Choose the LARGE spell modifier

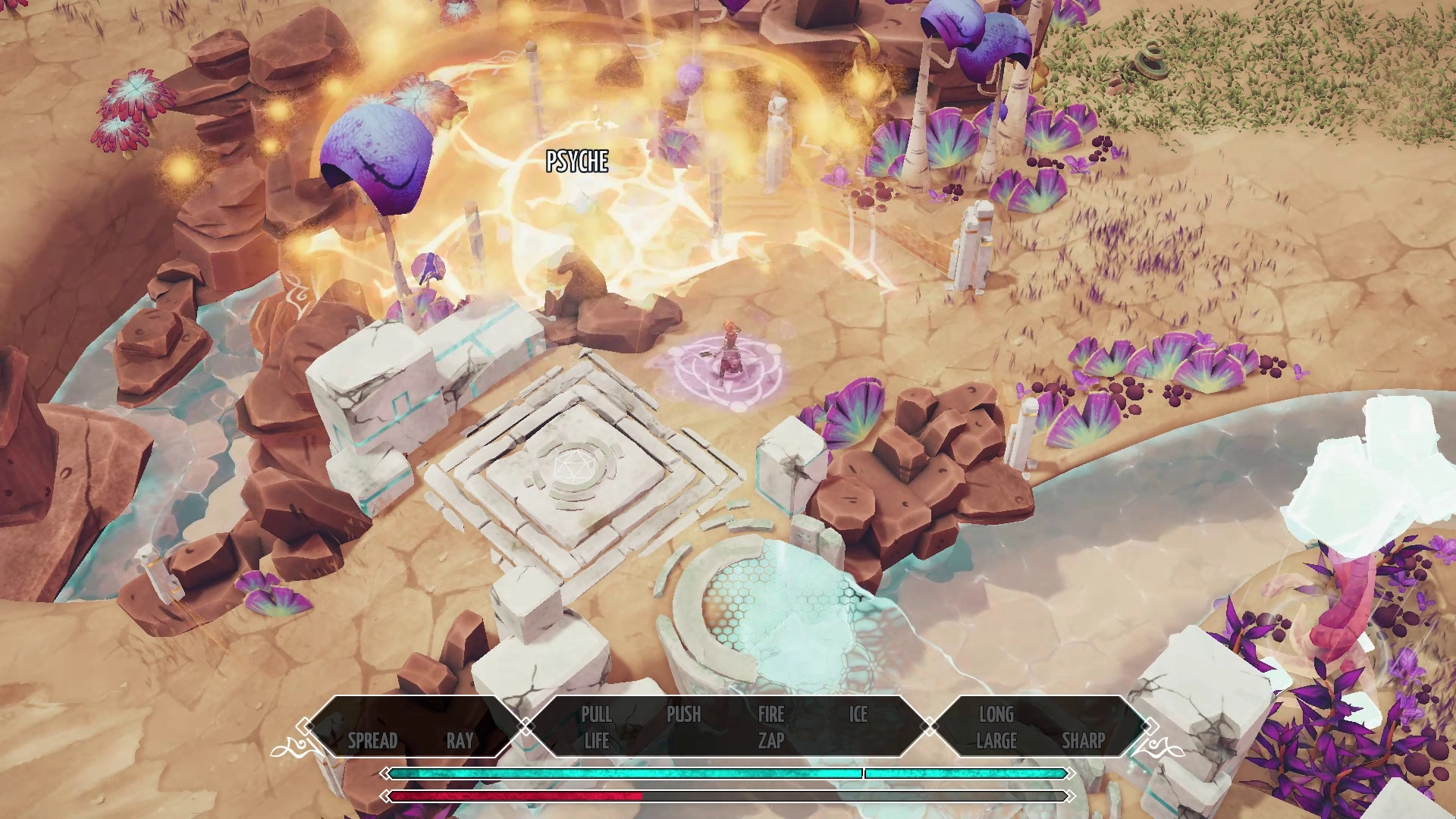coord(996,741)
